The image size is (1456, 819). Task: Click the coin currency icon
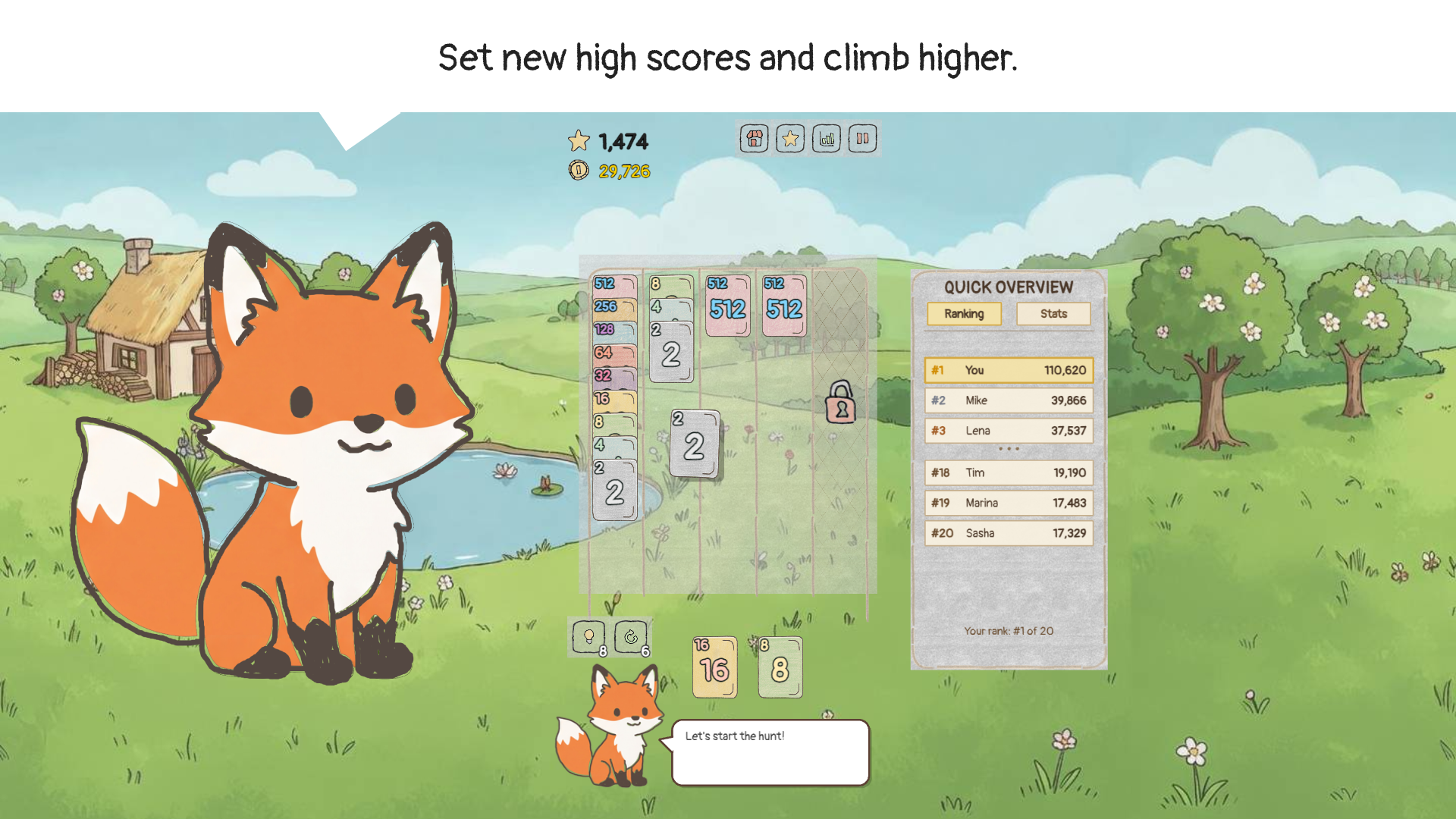tap(578, 171)
